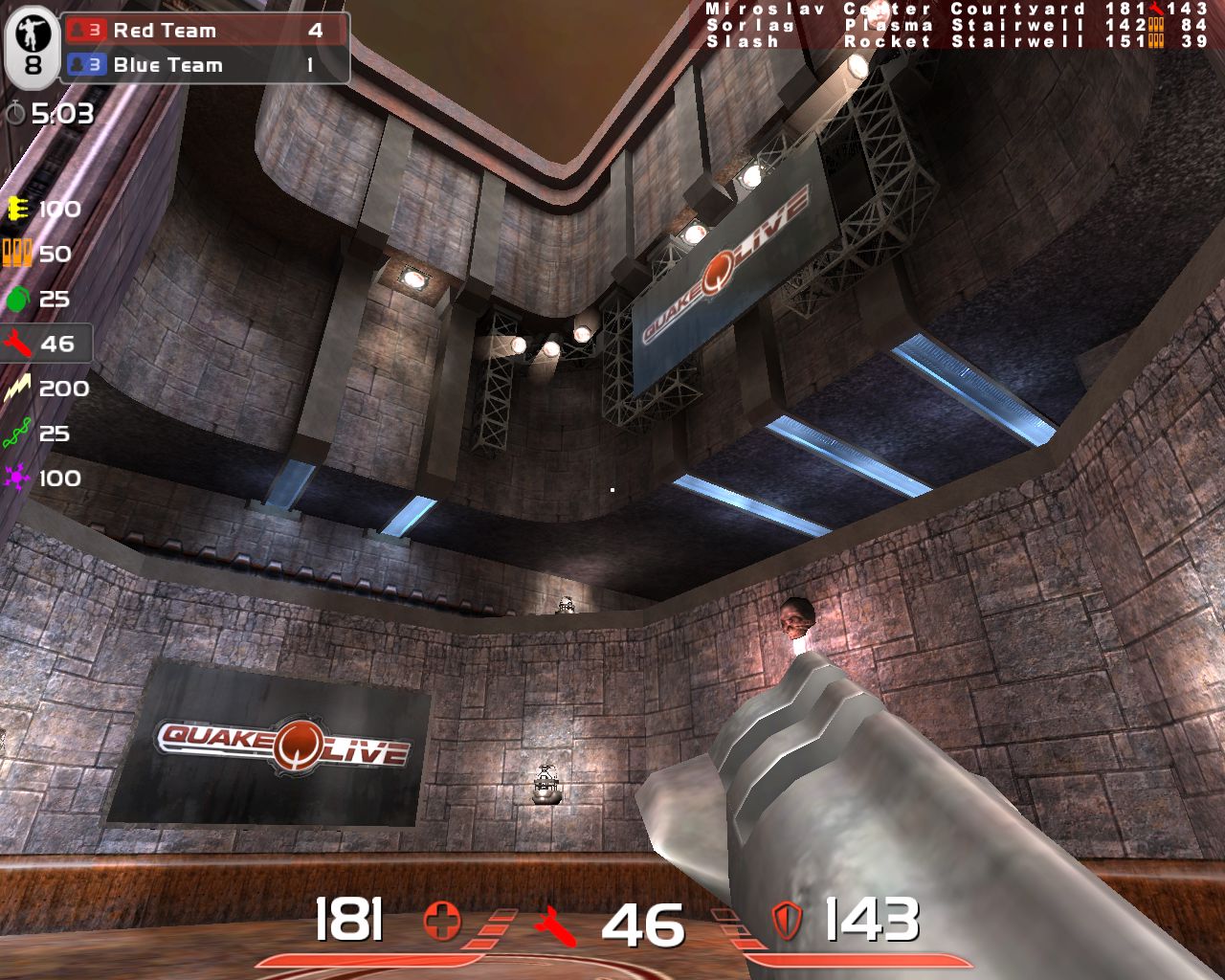Select the red rocket launcher slot

pyautogui.click(x=17, y=344)
